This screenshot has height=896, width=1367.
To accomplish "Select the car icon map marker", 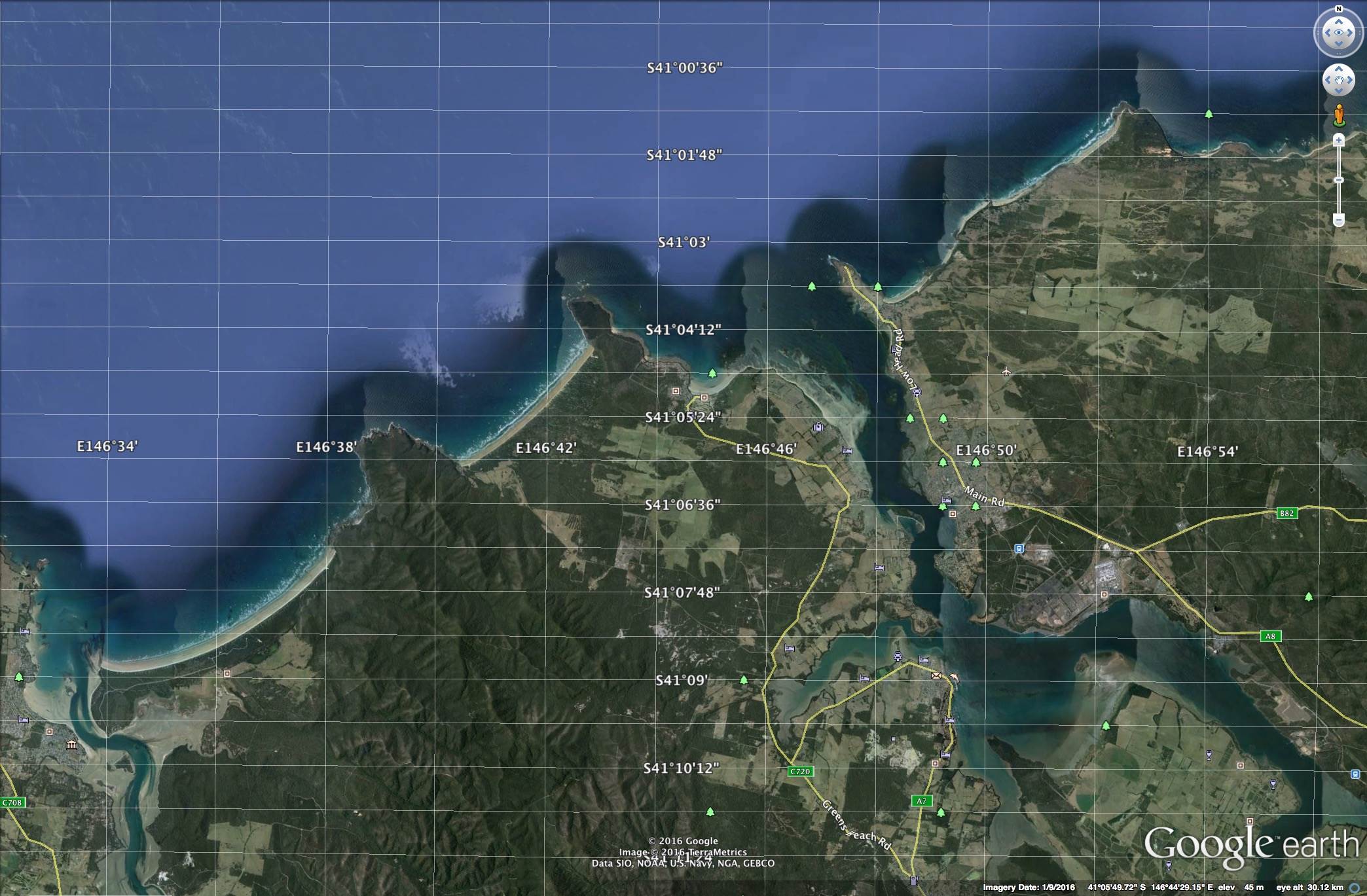I will 898,656.
